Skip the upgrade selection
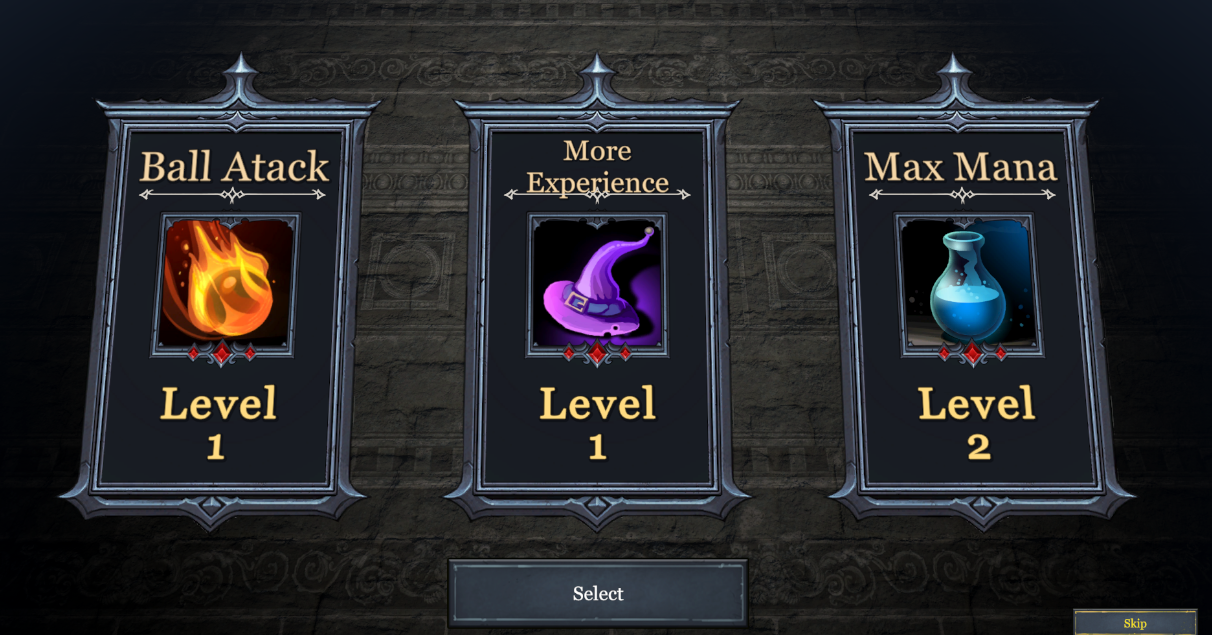The width and height of the screenshot is (1212, 635). point(1134,623)
